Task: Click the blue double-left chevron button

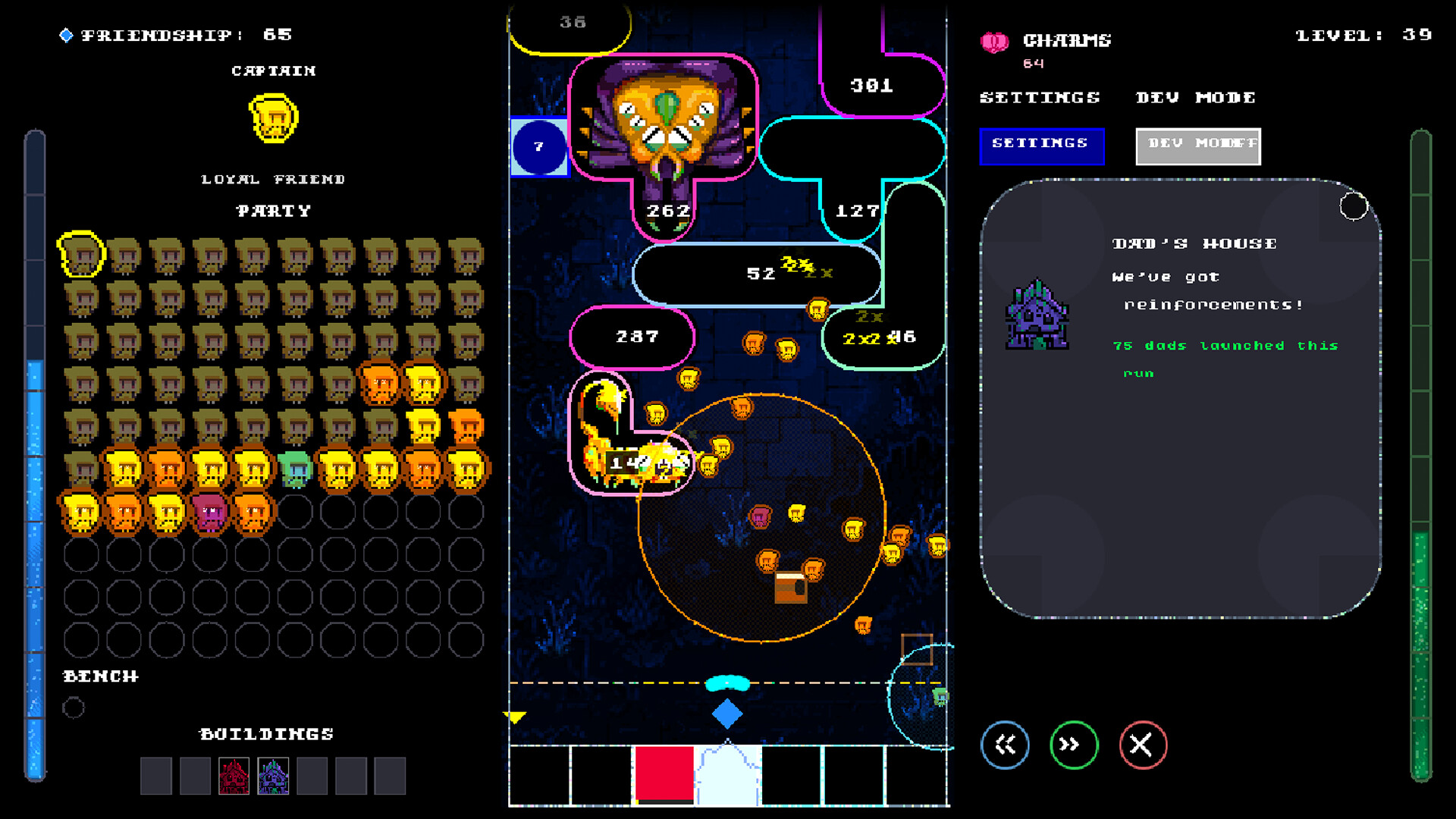Action: pyautogui.click(x=1006, y=745)
